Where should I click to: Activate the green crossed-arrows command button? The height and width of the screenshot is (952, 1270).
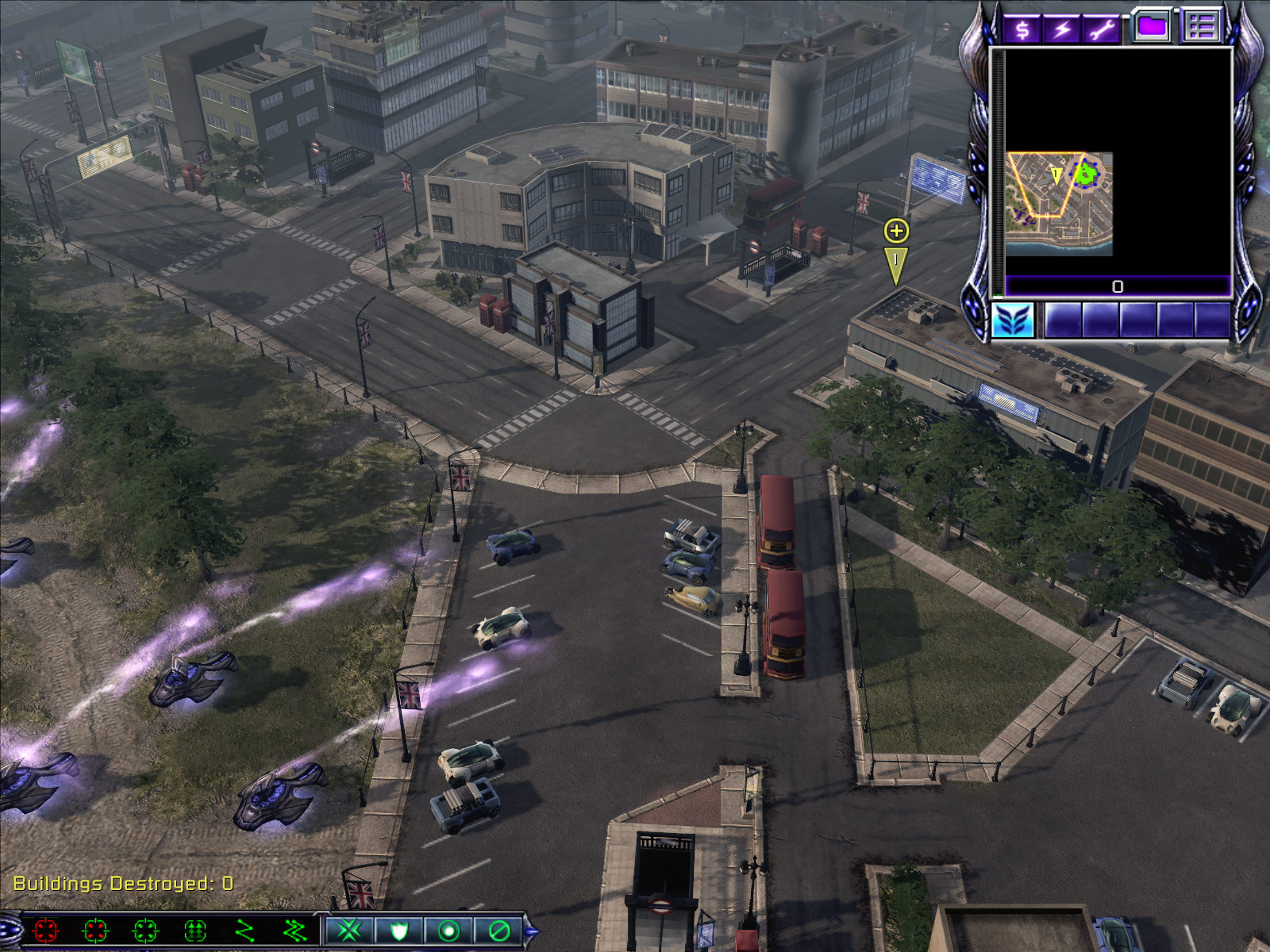(348, 930)
